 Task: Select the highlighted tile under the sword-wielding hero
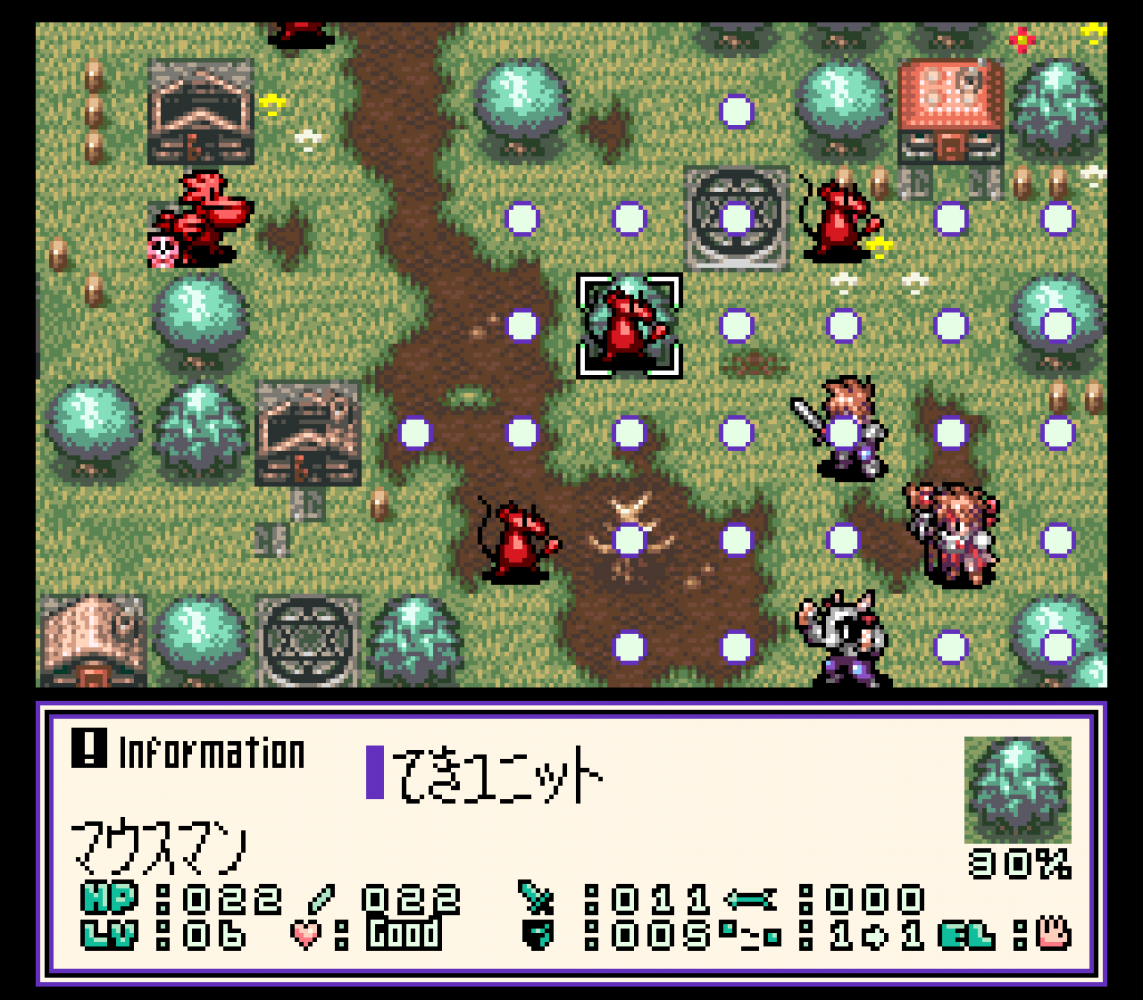[844, 433]
